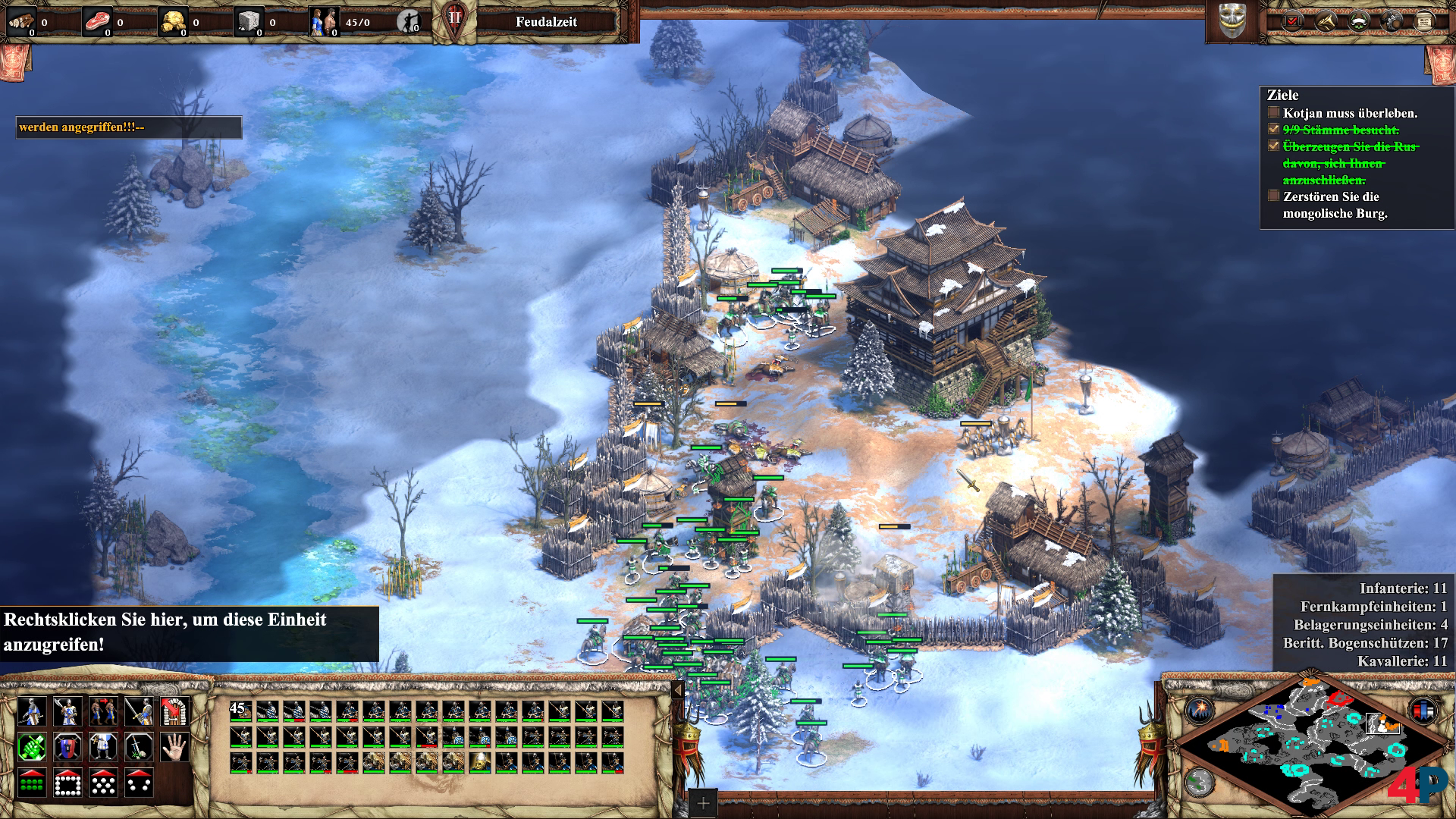Choose the stand ground stance icon
Screen dimensions: 1456x819
tap(104, 747)
